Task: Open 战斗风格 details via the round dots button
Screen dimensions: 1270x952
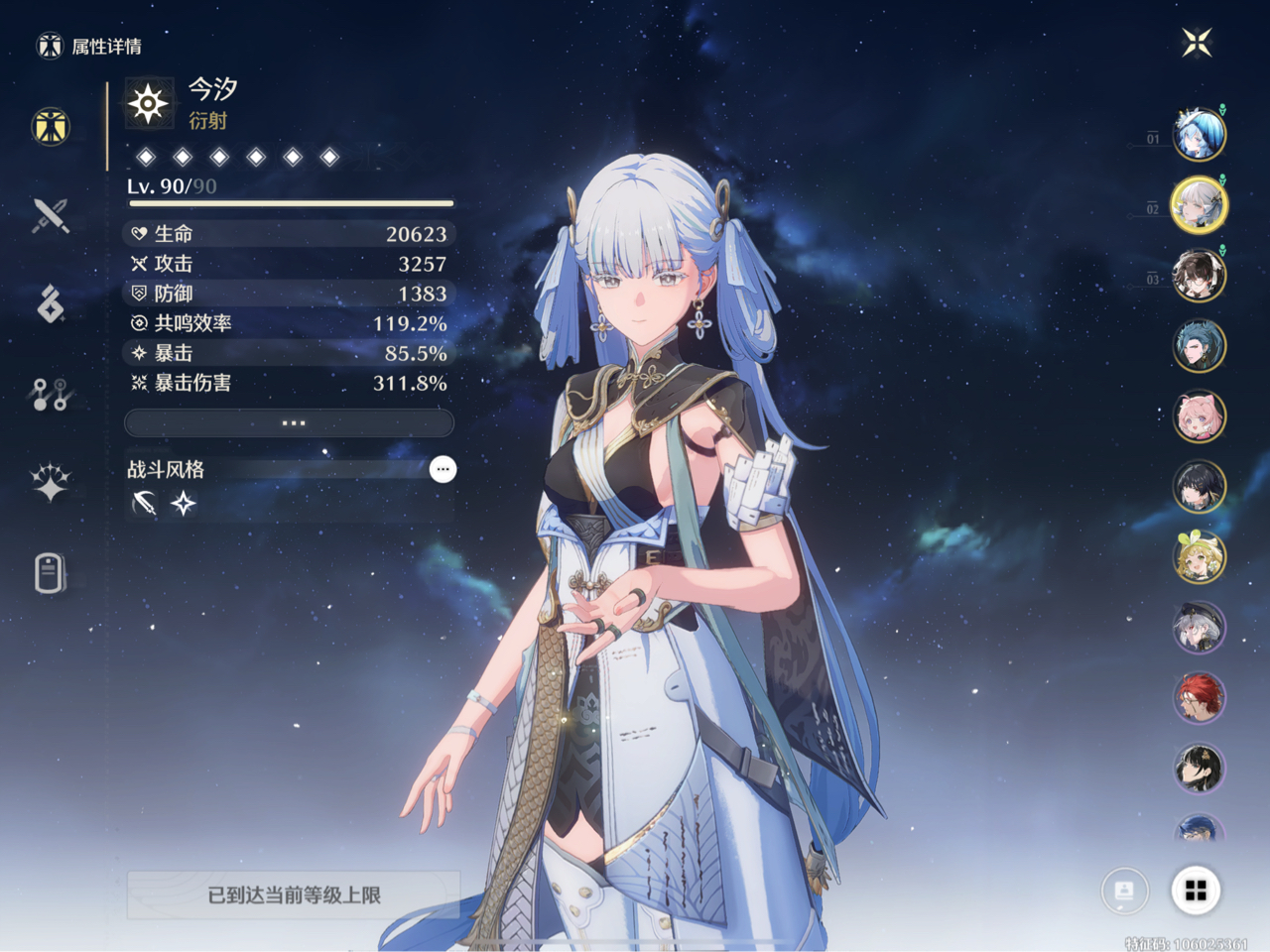Action: pyautogui.click(x=443, y=469)
